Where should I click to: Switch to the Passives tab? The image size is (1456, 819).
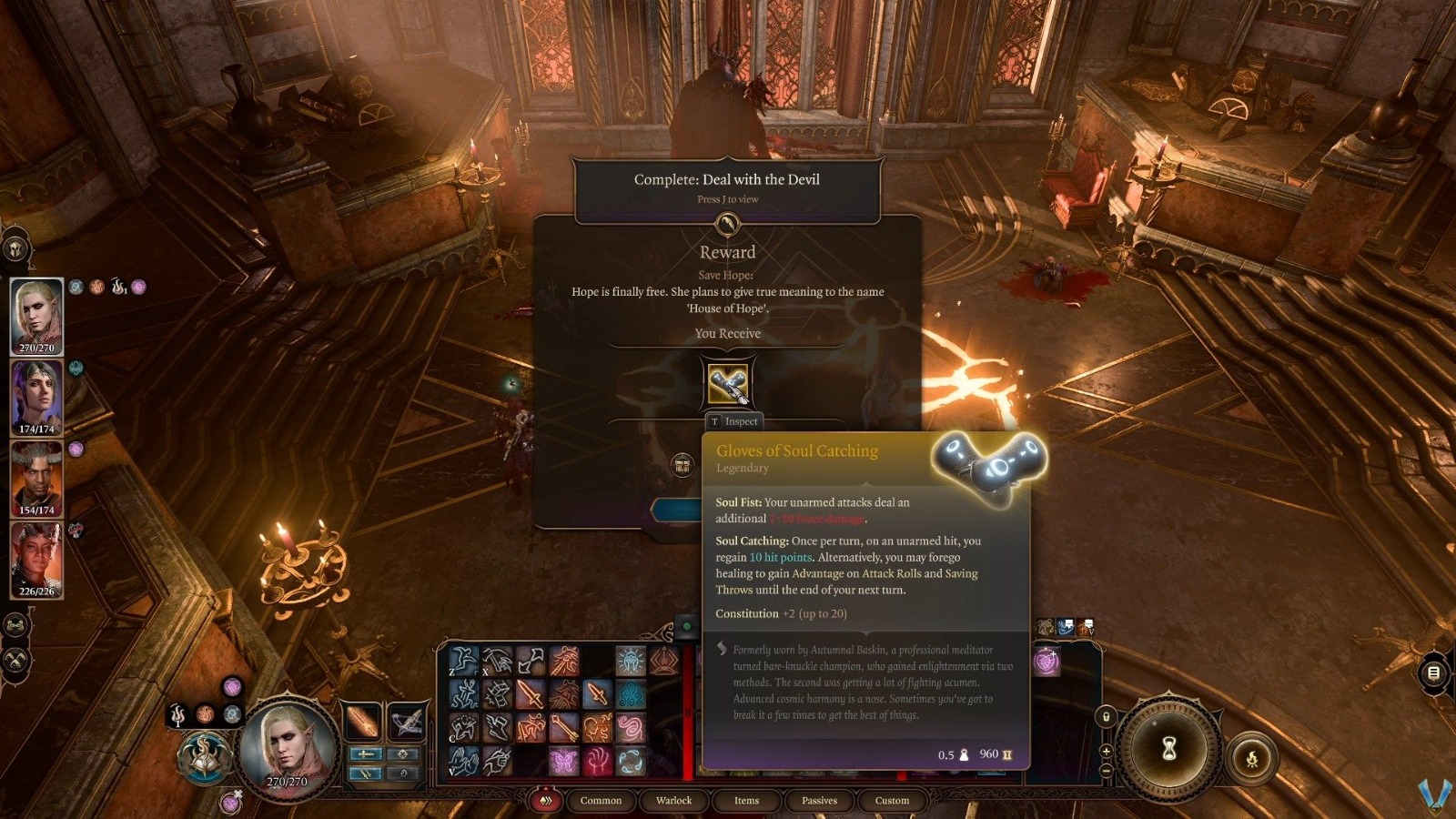[819, 801]
